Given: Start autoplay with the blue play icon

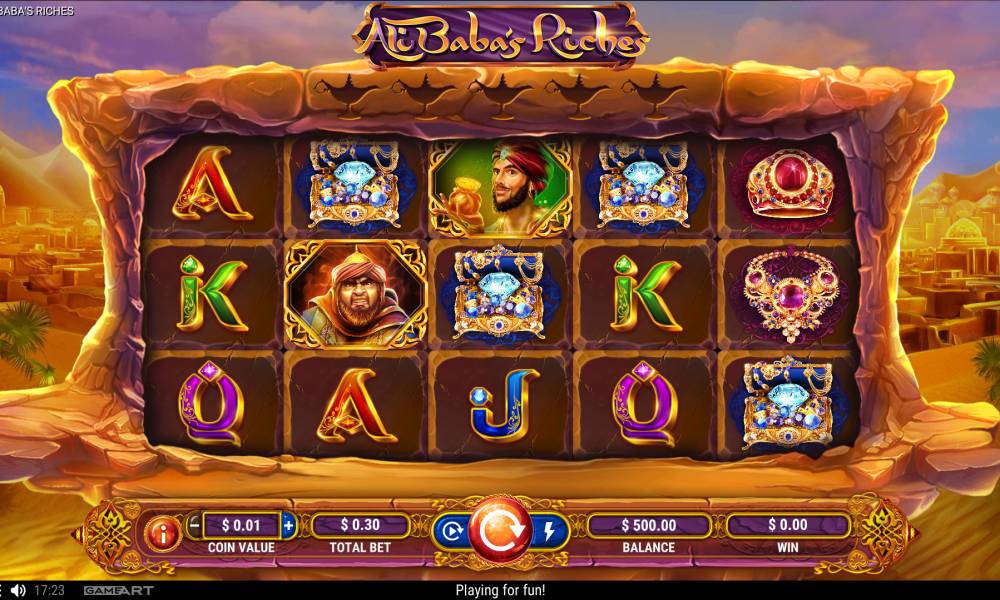Looking at the screenshot, I should click(x=452, y=532).
